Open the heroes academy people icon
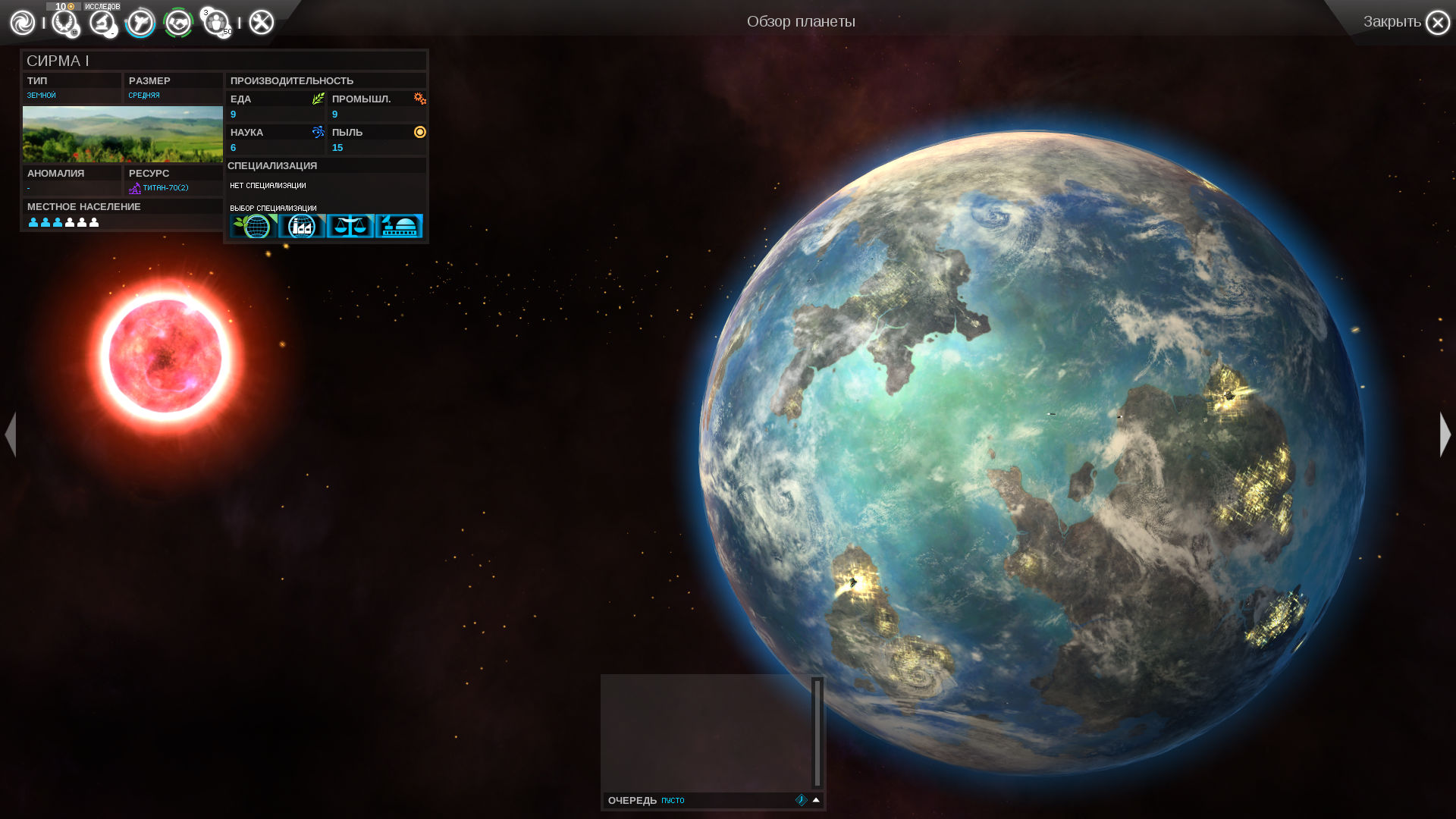Image resolution: width=1456 pixels, height=819 pixels. [x=216, y=23]
